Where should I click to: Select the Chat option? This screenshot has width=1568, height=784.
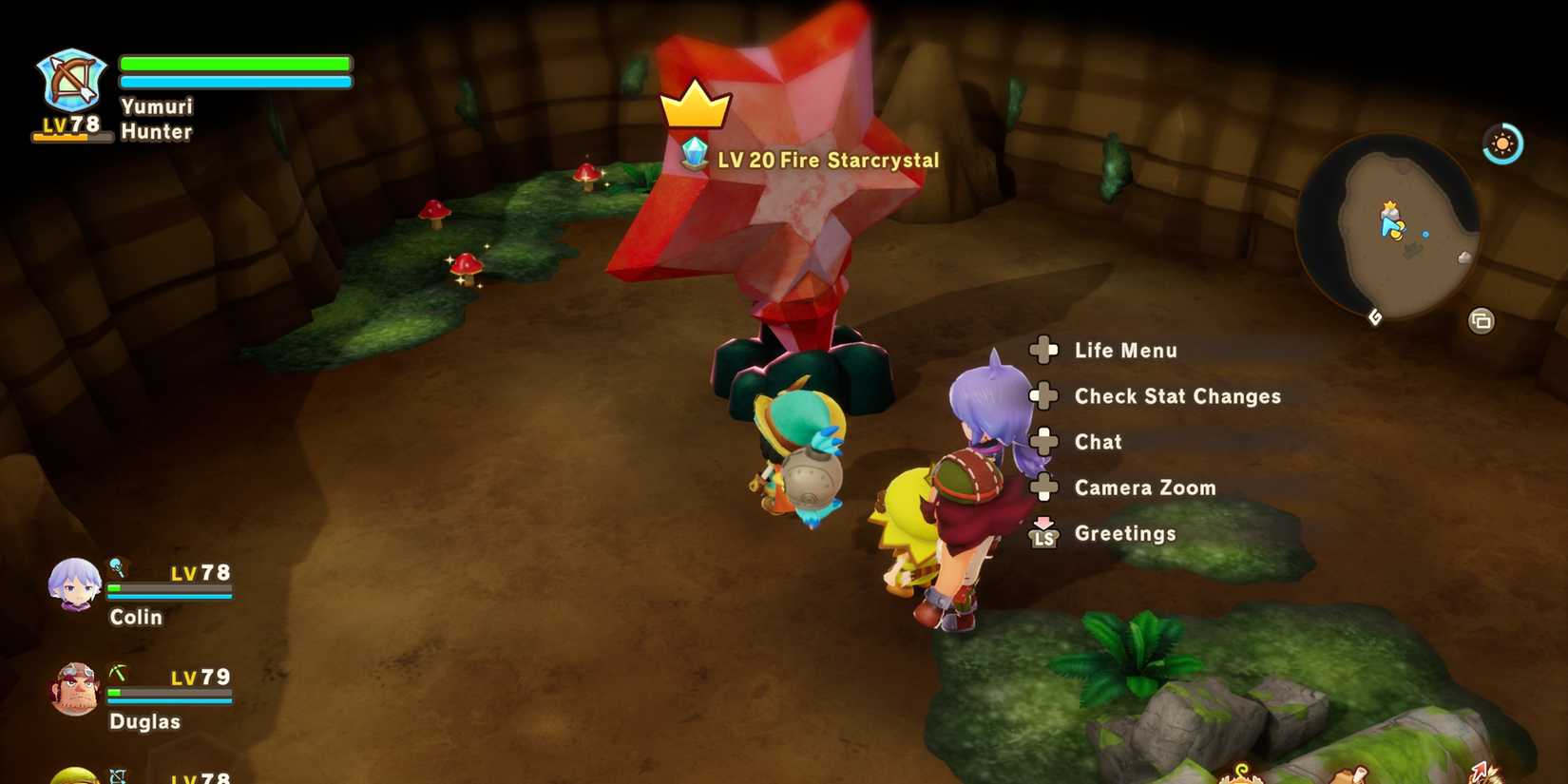click(x=1097, y=442)
